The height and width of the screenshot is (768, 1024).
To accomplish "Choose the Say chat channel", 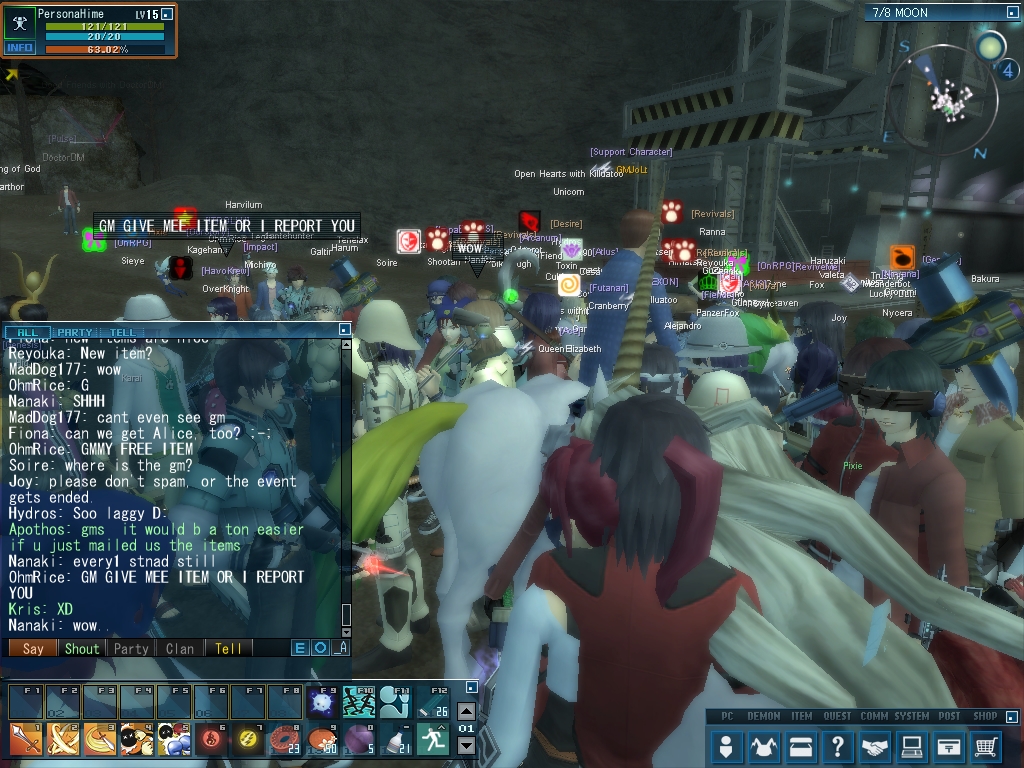I will click(33, 648).
